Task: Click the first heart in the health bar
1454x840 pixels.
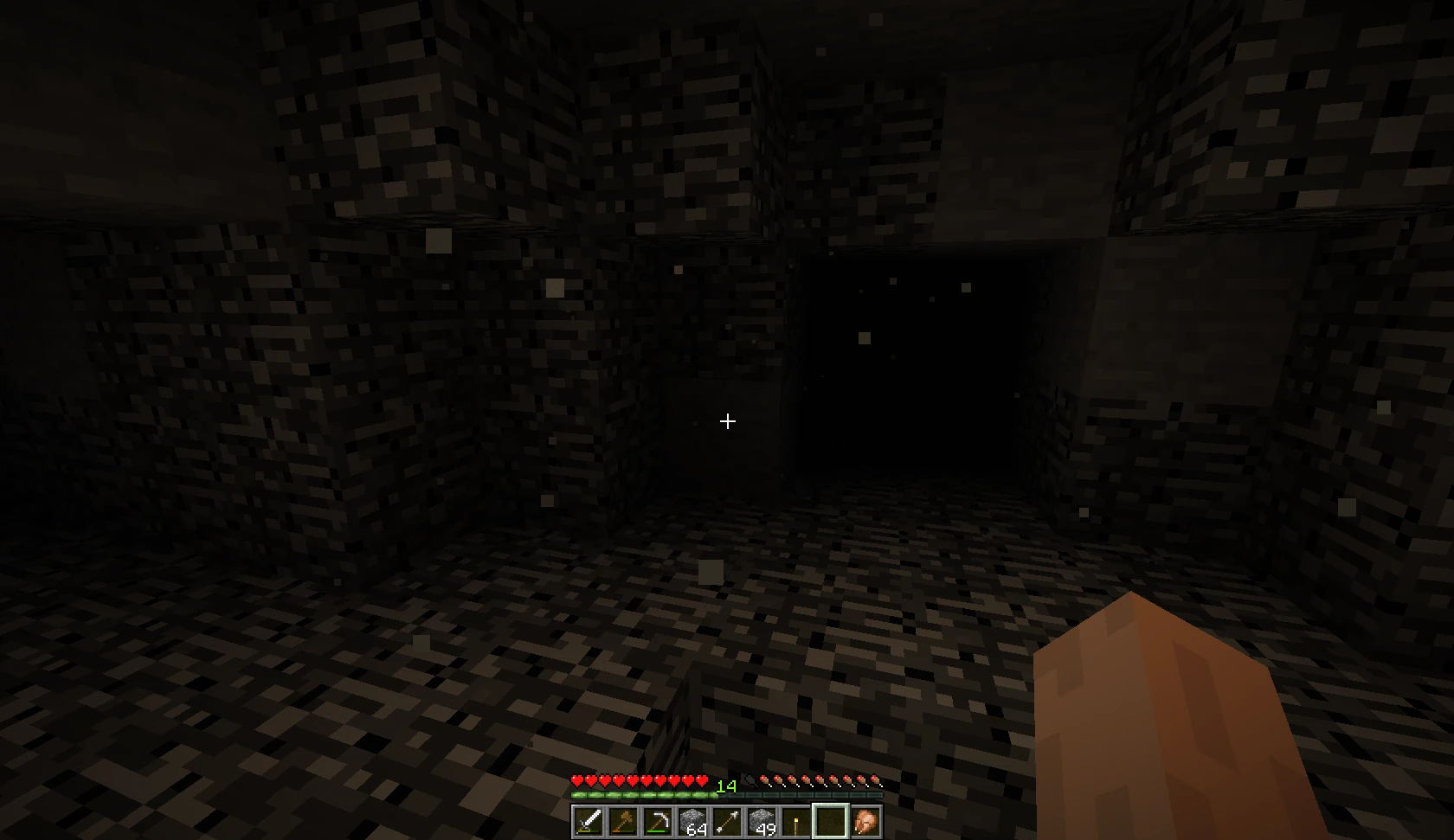Action: 577,779
